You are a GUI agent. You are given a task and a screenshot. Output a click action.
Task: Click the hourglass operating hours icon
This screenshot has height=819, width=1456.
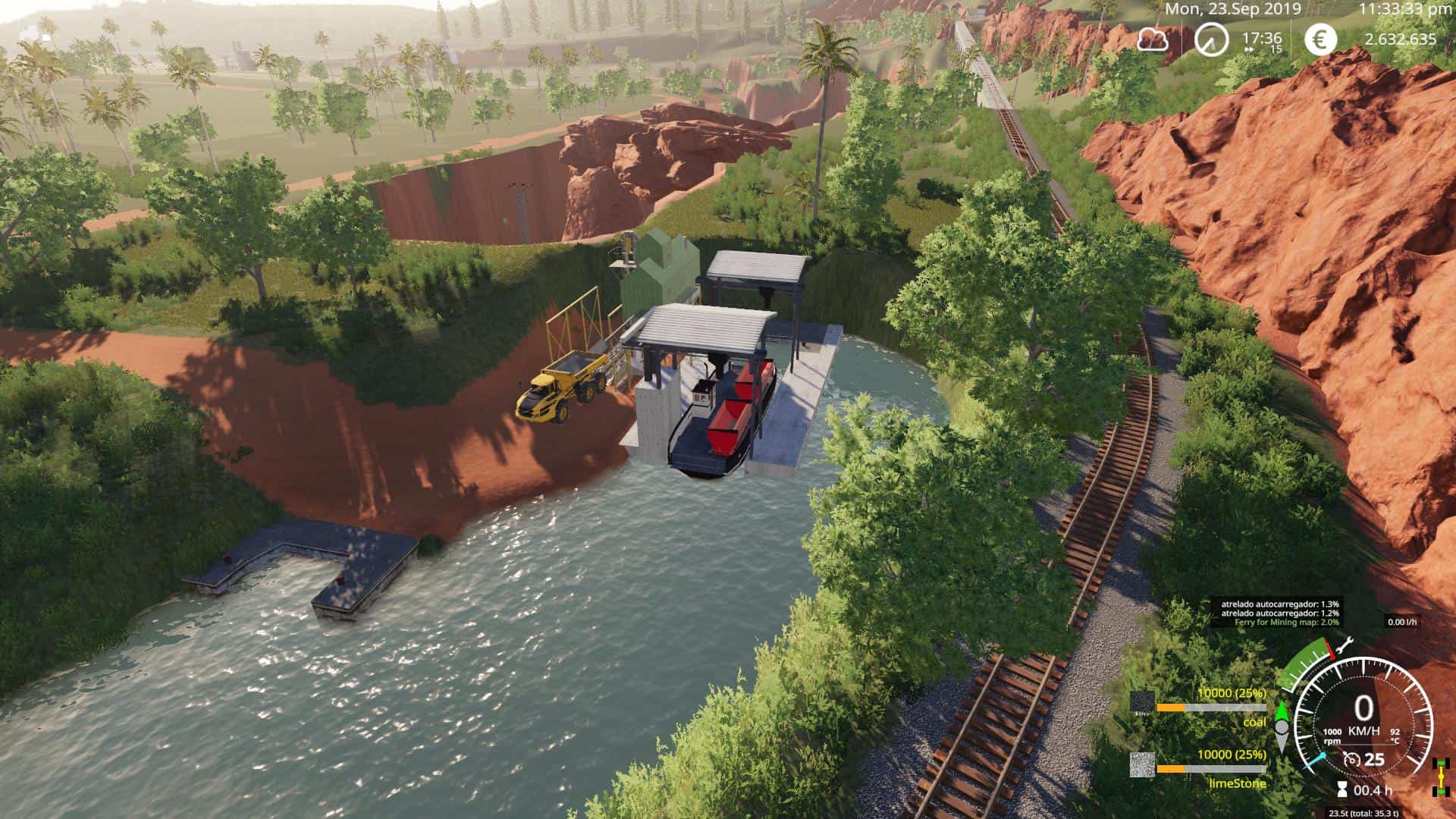1342,790
